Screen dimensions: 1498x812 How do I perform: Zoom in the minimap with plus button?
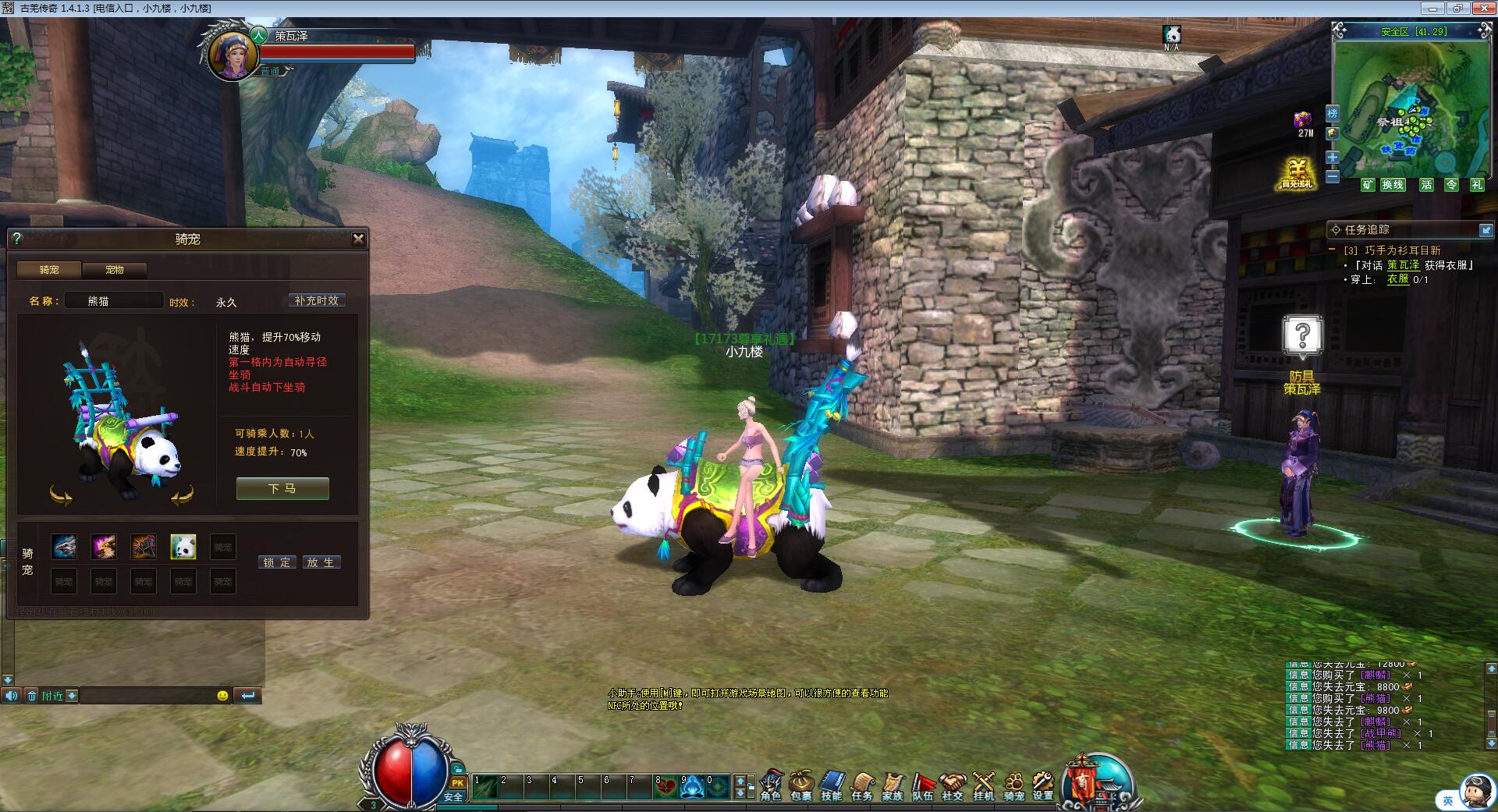(x=1333, y=158)
